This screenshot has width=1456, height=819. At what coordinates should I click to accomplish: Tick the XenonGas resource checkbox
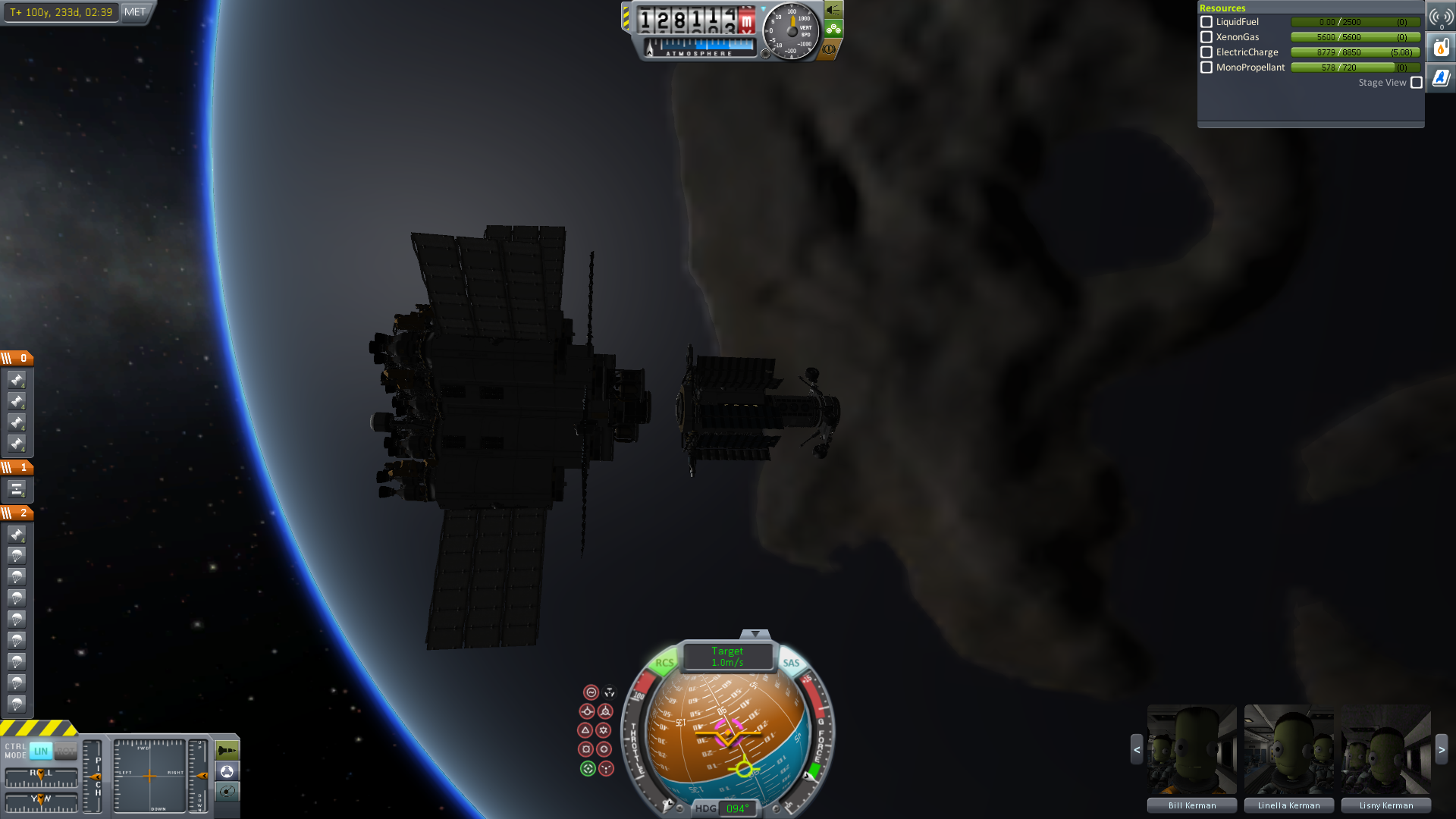[x=1207, y=37]
